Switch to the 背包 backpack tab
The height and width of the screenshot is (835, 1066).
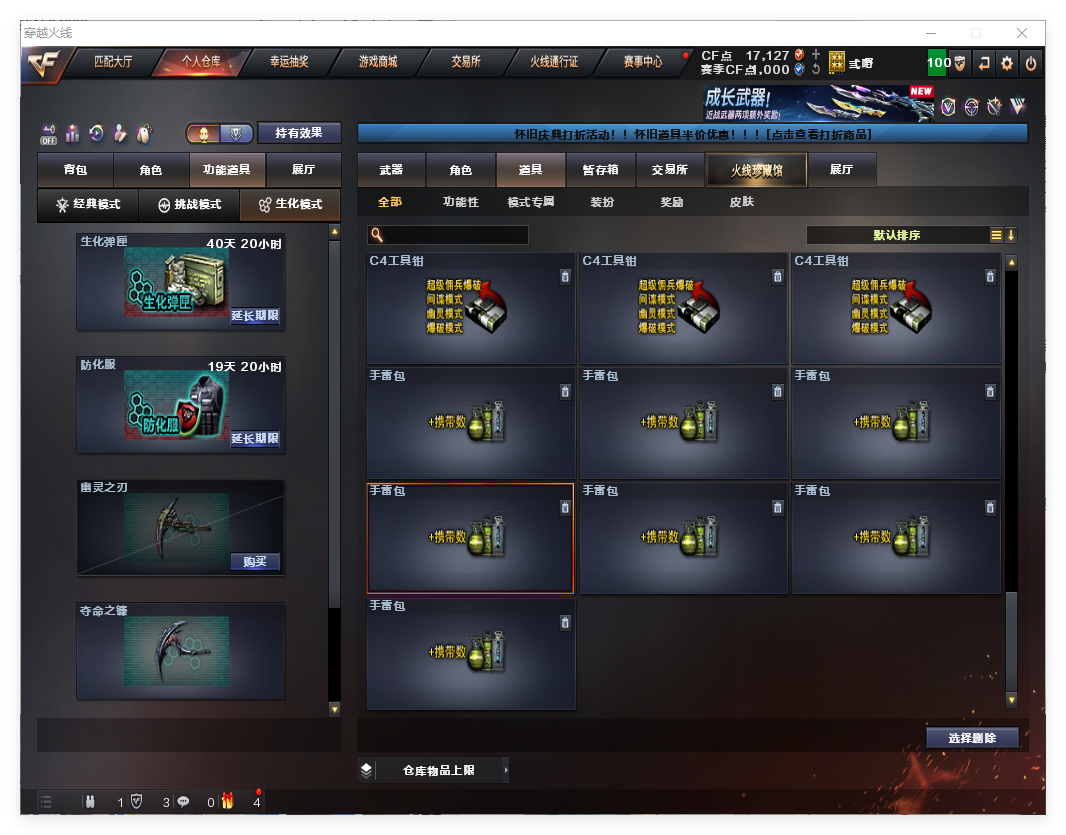[x=75, y=171]
